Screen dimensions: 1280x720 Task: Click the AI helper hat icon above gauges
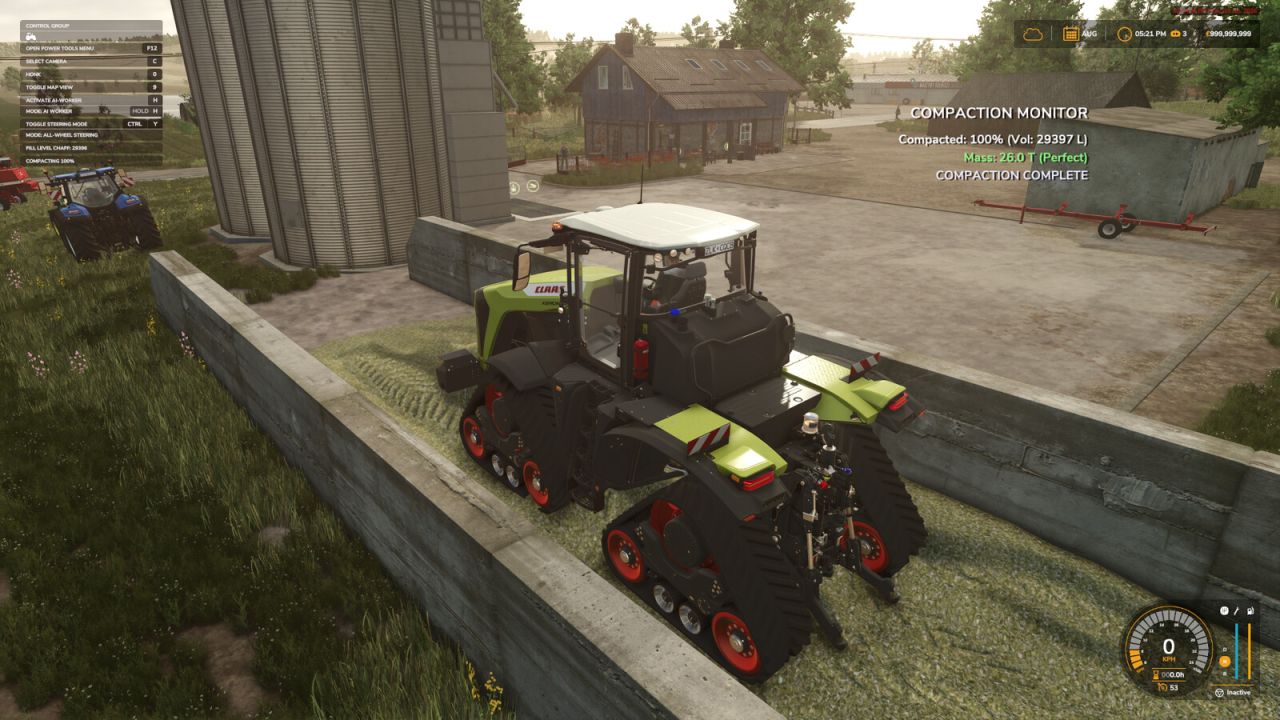point(1224,610)
